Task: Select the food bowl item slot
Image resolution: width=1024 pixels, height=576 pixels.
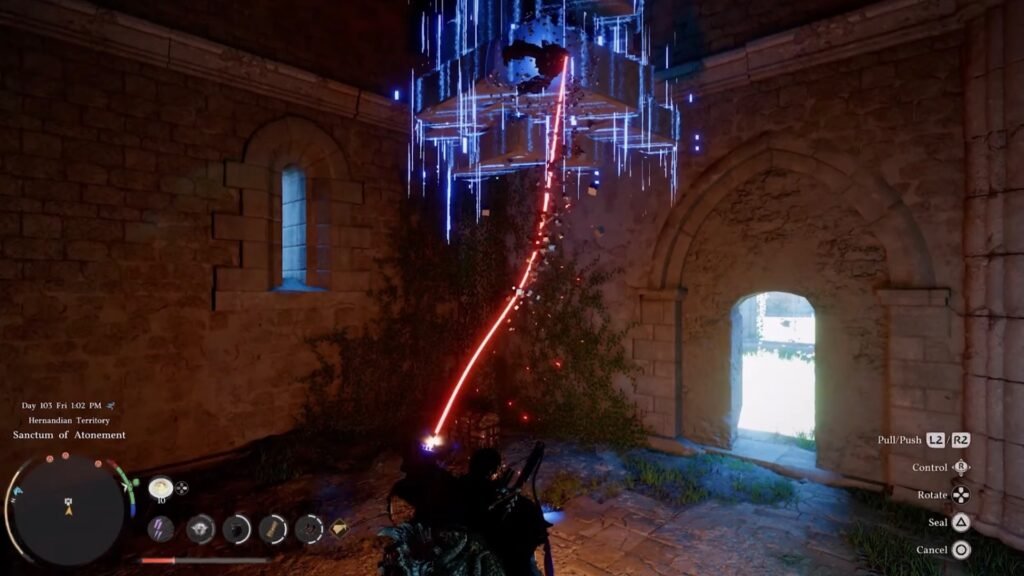Action: (159, 488)
